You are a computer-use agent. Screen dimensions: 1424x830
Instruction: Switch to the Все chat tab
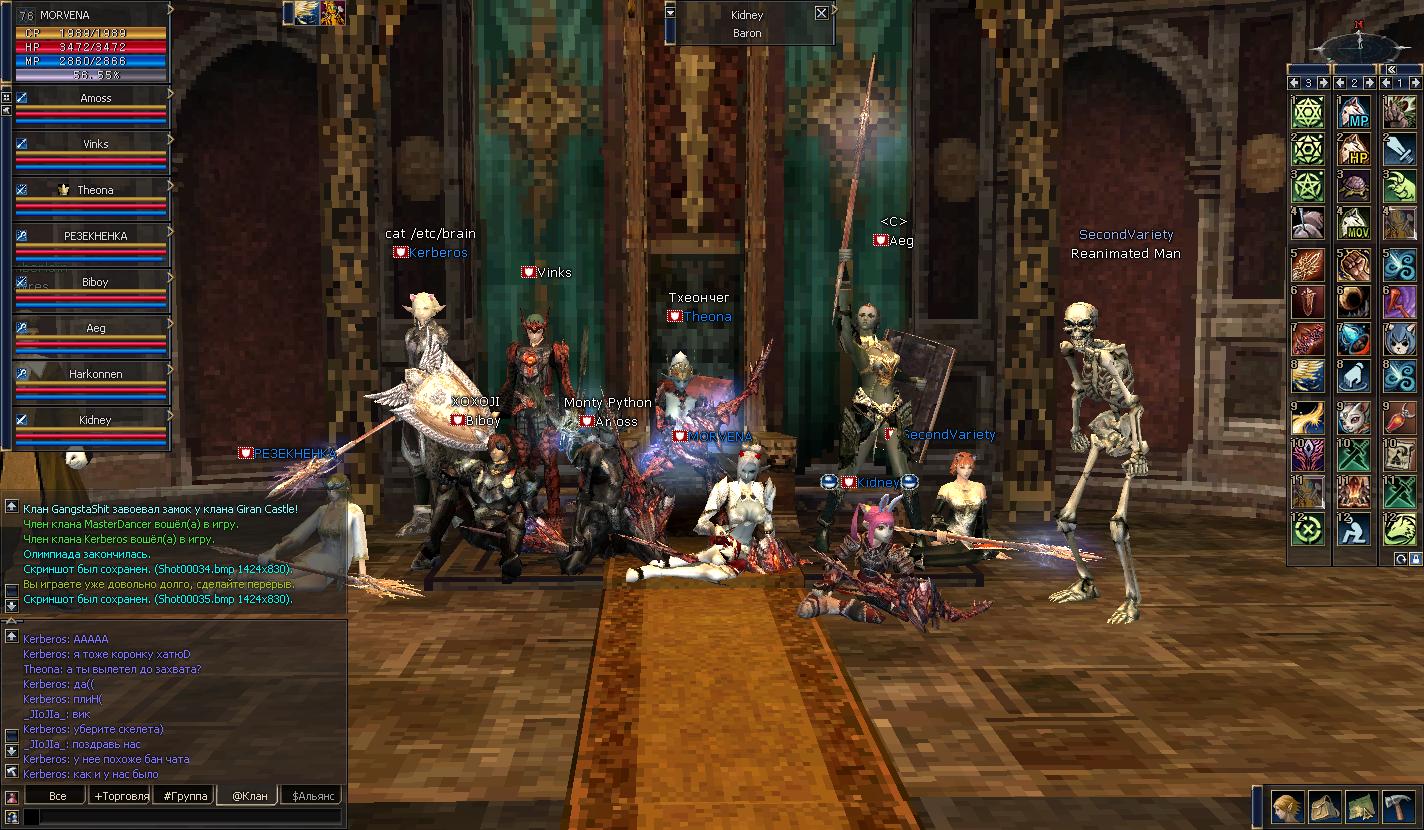pos(58,796)
